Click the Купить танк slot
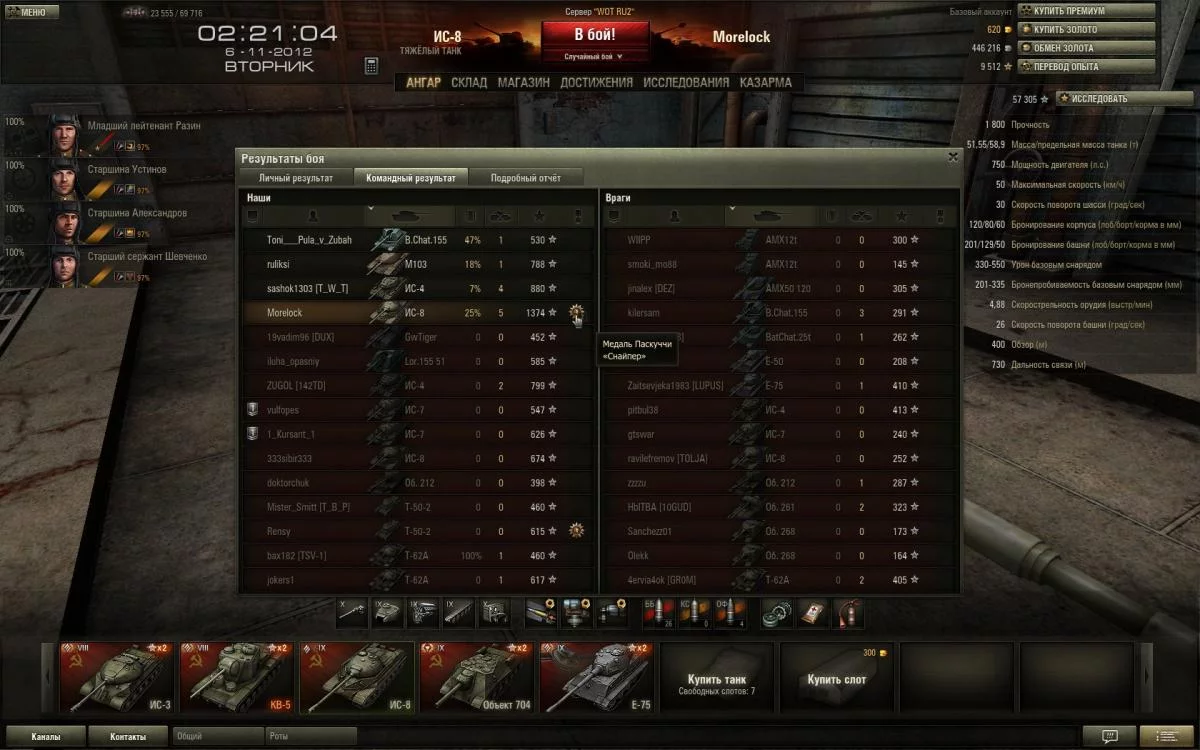Image resolution: width=1200 pixels, height=750 pixels. [716, 678]
